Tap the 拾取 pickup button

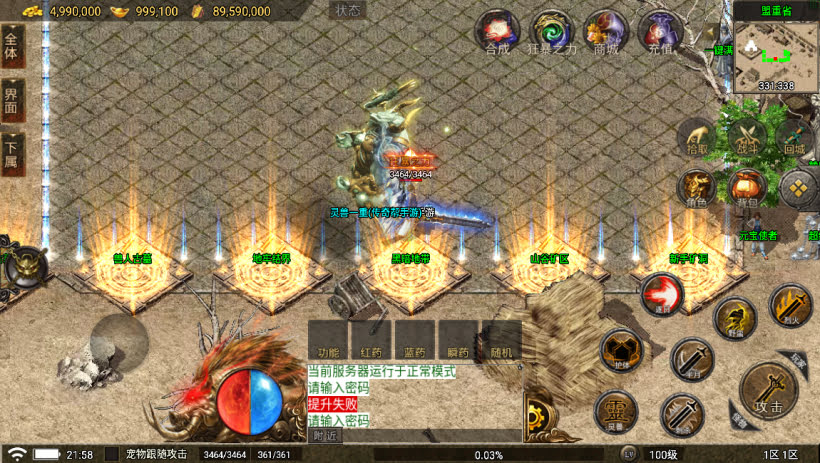pos(696,136)
